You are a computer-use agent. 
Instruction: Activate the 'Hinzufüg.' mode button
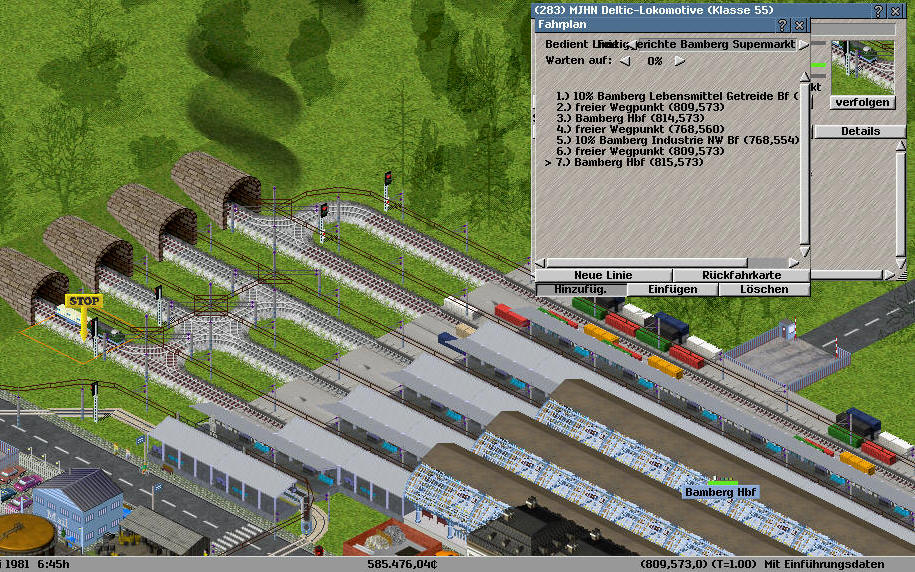pyautogui.click(x=581, y=289)
